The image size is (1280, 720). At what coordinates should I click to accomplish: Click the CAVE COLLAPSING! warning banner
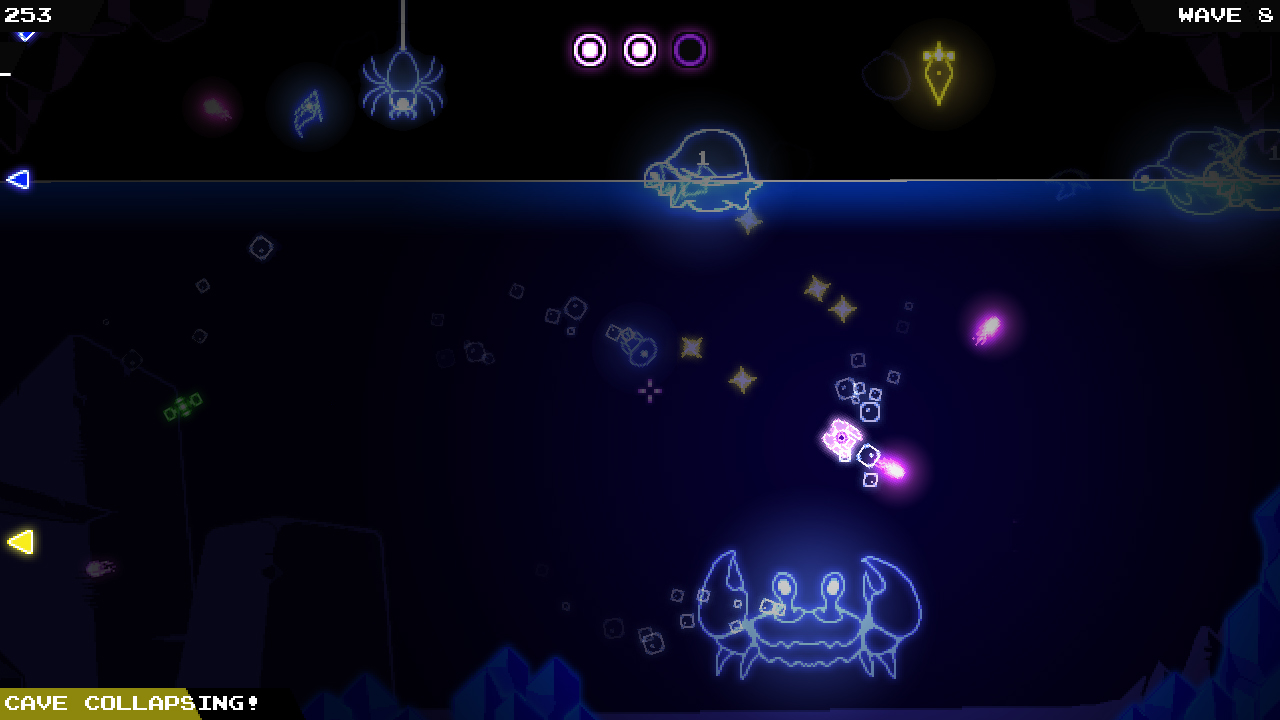point(130,704)
